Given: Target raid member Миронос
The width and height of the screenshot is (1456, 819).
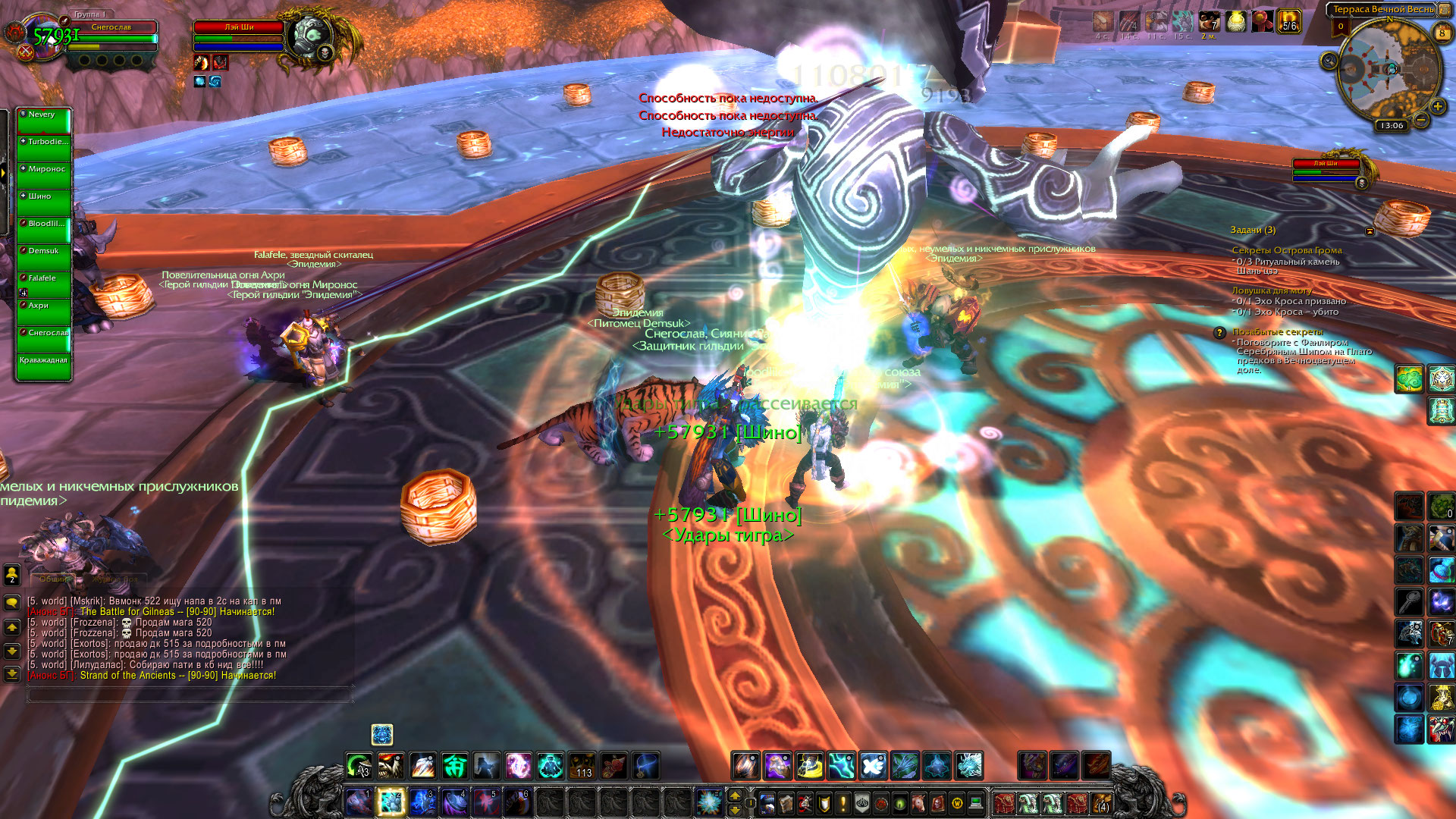Looking at the screenshot, I should [44, 174].
